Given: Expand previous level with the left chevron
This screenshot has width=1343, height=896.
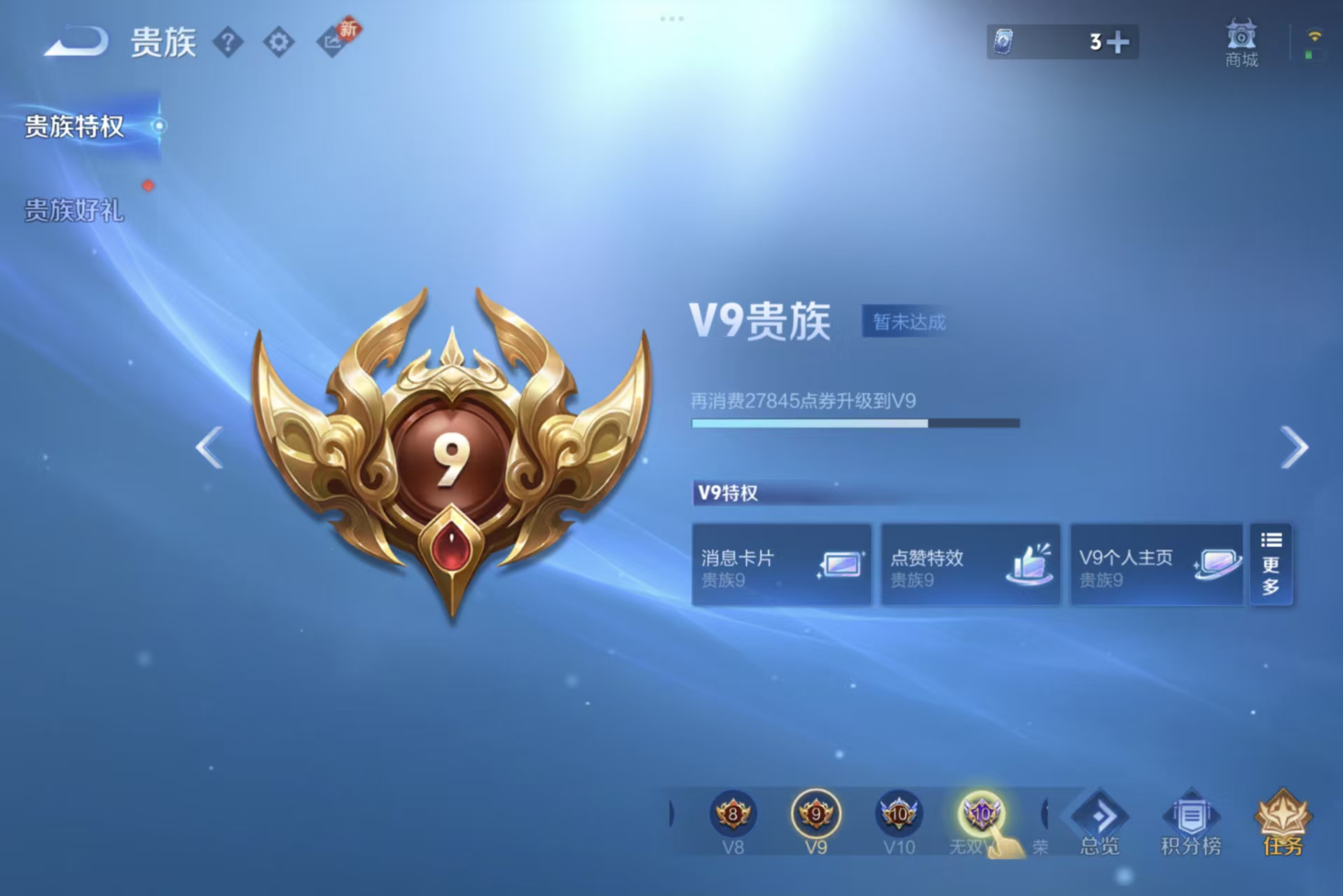Looking at the screenshot, I should pos(208,447).
